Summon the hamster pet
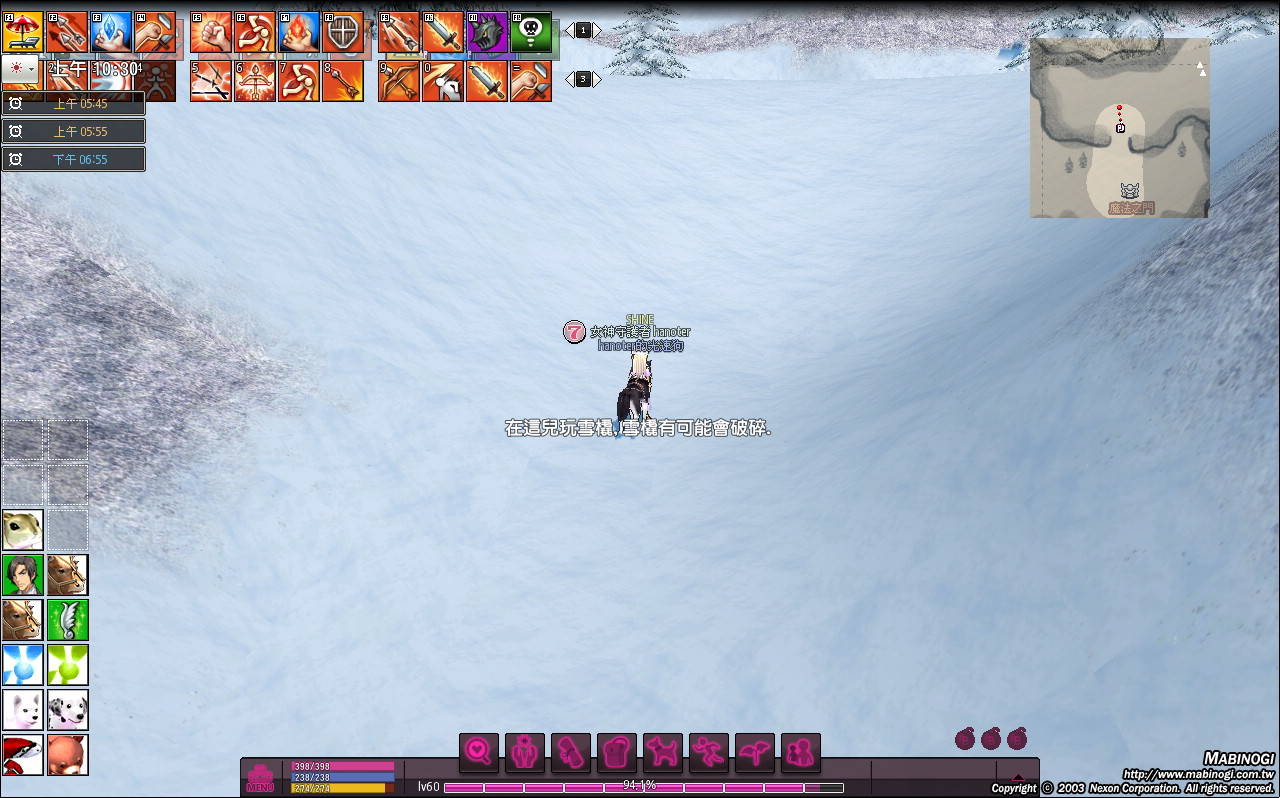 [22, 529]
